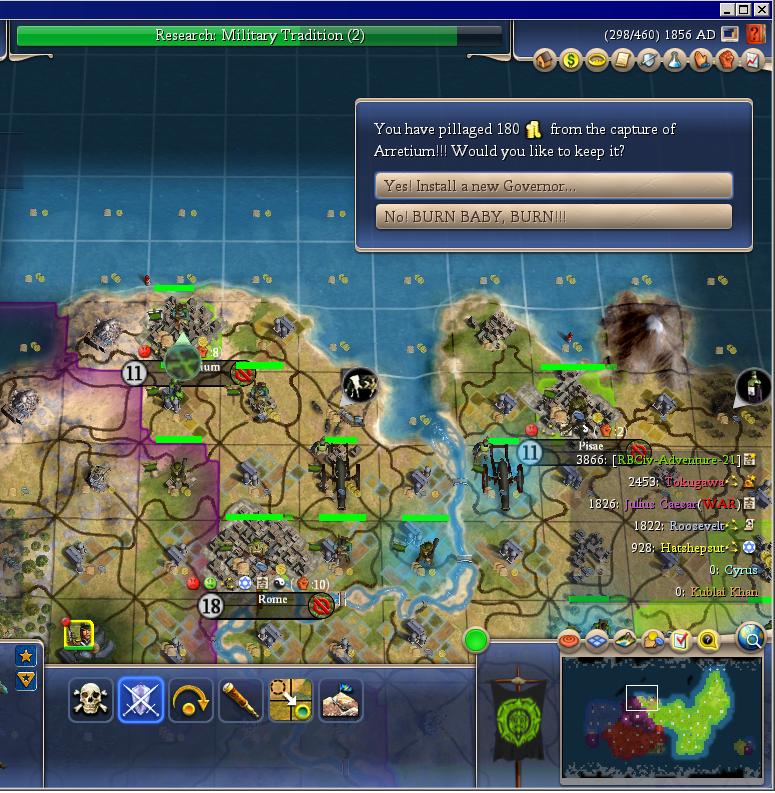Open the financial advisor dollar icon

tap(571, 61)
